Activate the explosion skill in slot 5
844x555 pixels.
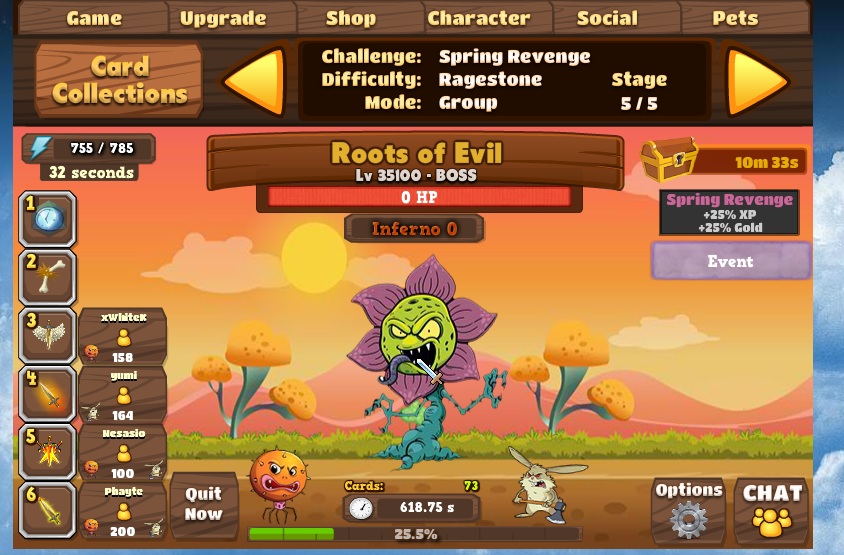point(47,452)
